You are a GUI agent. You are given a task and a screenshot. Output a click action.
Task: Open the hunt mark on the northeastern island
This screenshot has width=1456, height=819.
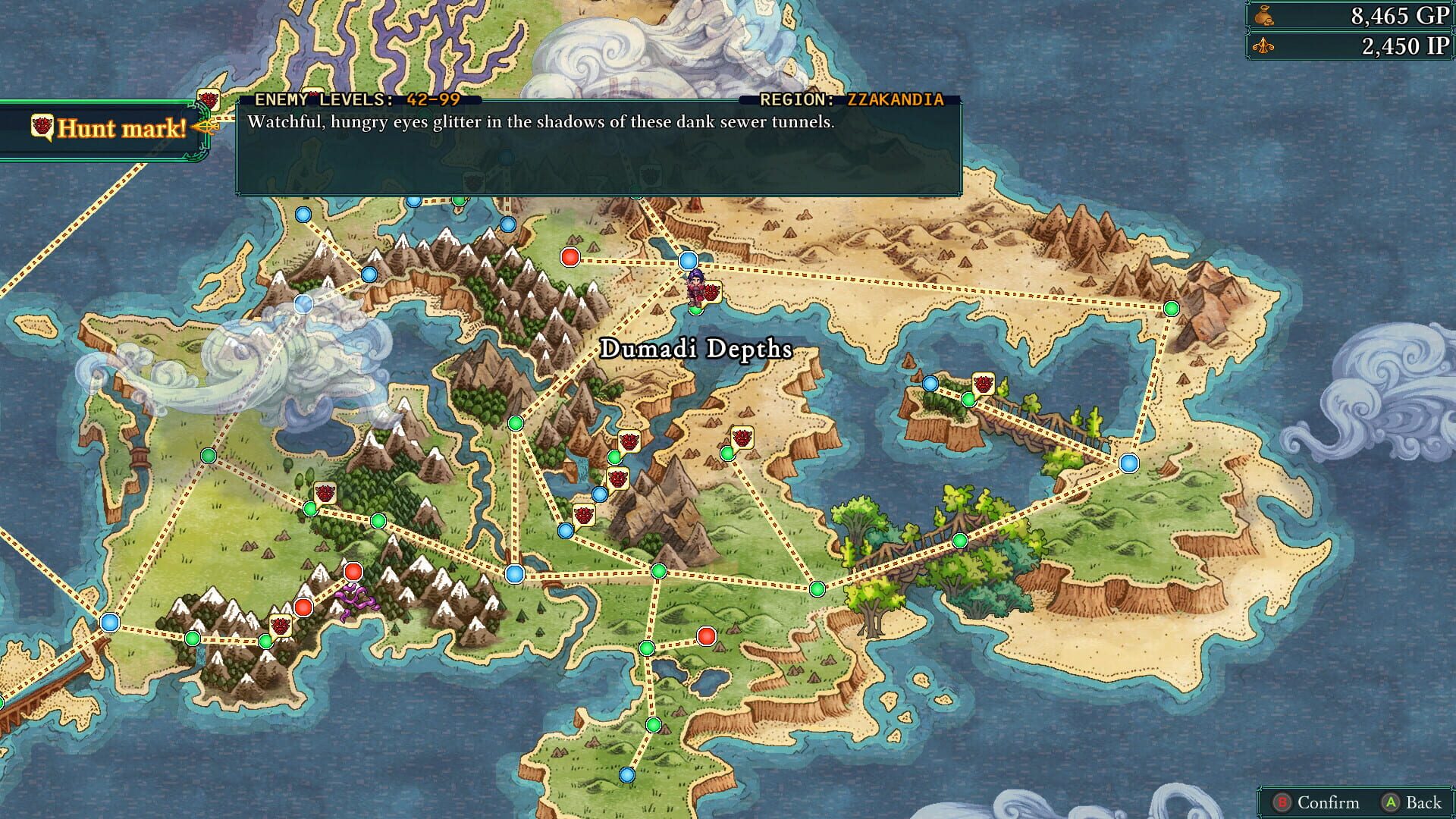[x=984, y=385]
